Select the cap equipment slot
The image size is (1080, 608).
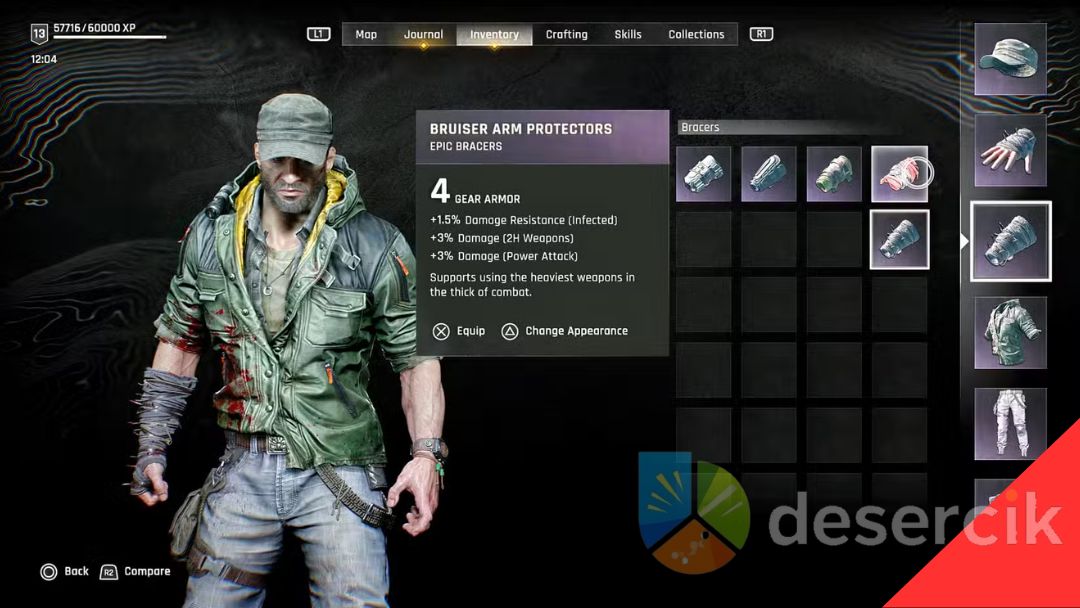(1010, 59)
